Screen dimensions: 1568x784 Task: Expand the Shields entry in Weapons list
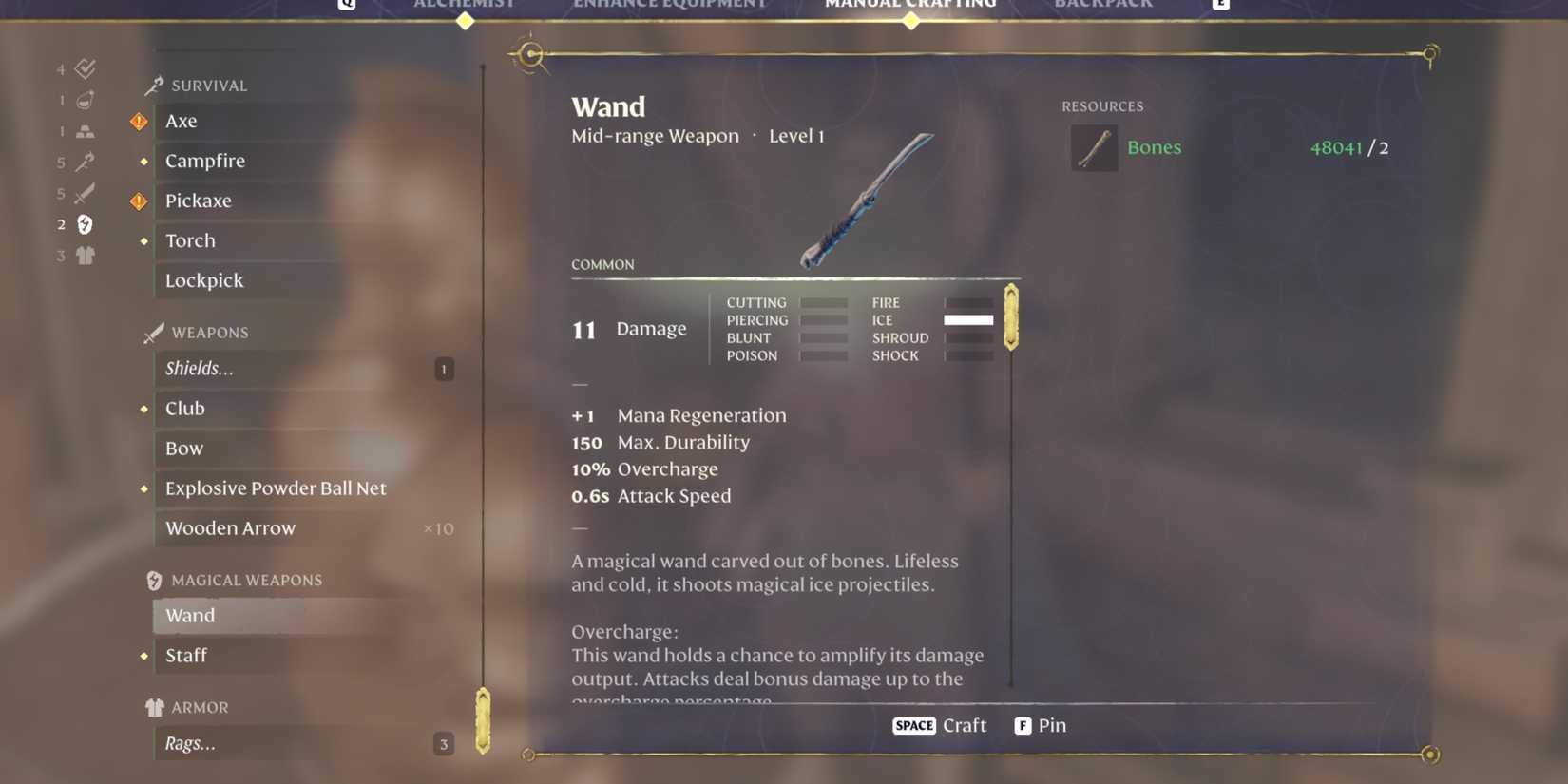point(201,369)
